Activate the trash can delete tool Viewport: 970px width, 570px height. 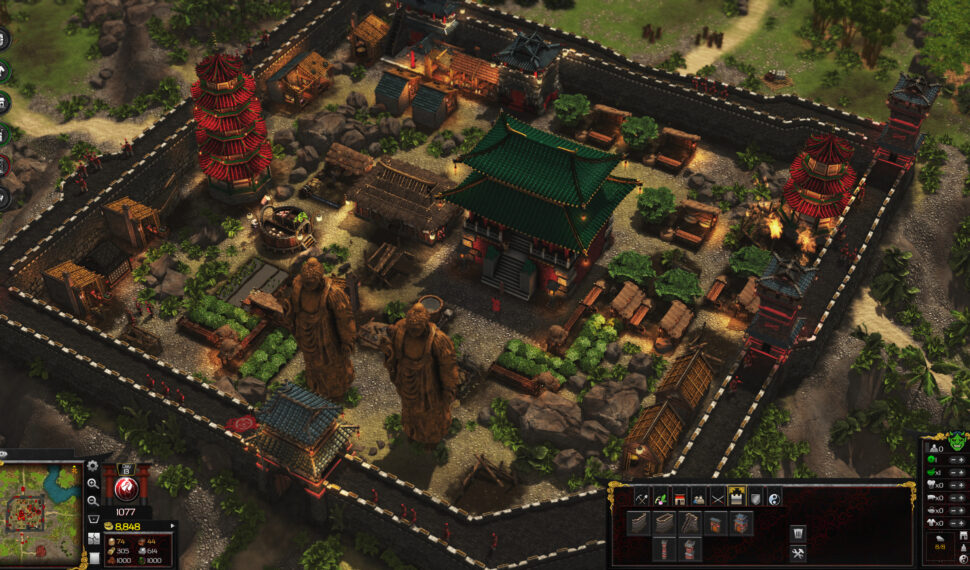pos(797,532)
